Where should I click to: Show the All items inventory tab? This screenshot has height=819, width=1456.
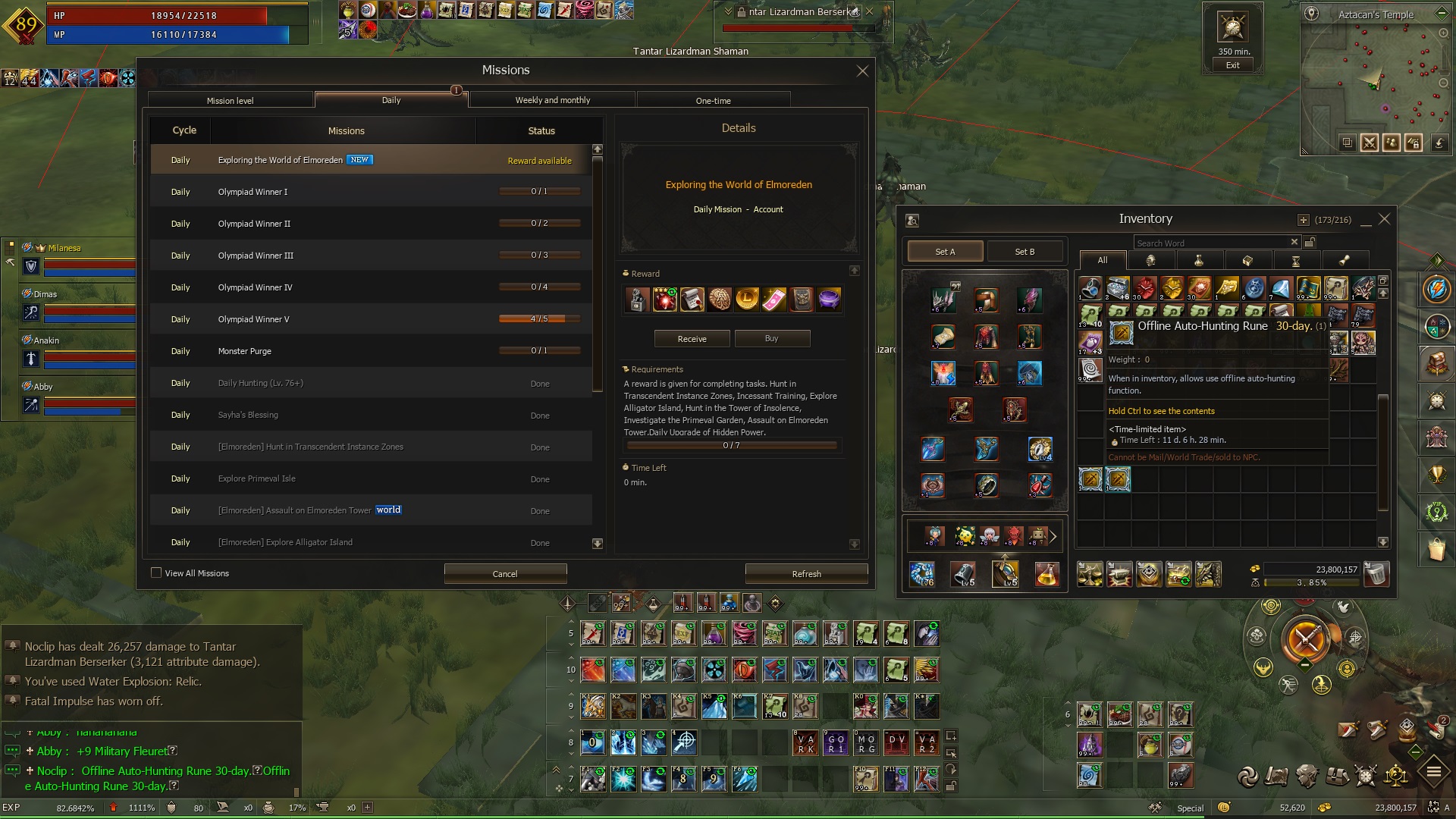pos(1102,260)
